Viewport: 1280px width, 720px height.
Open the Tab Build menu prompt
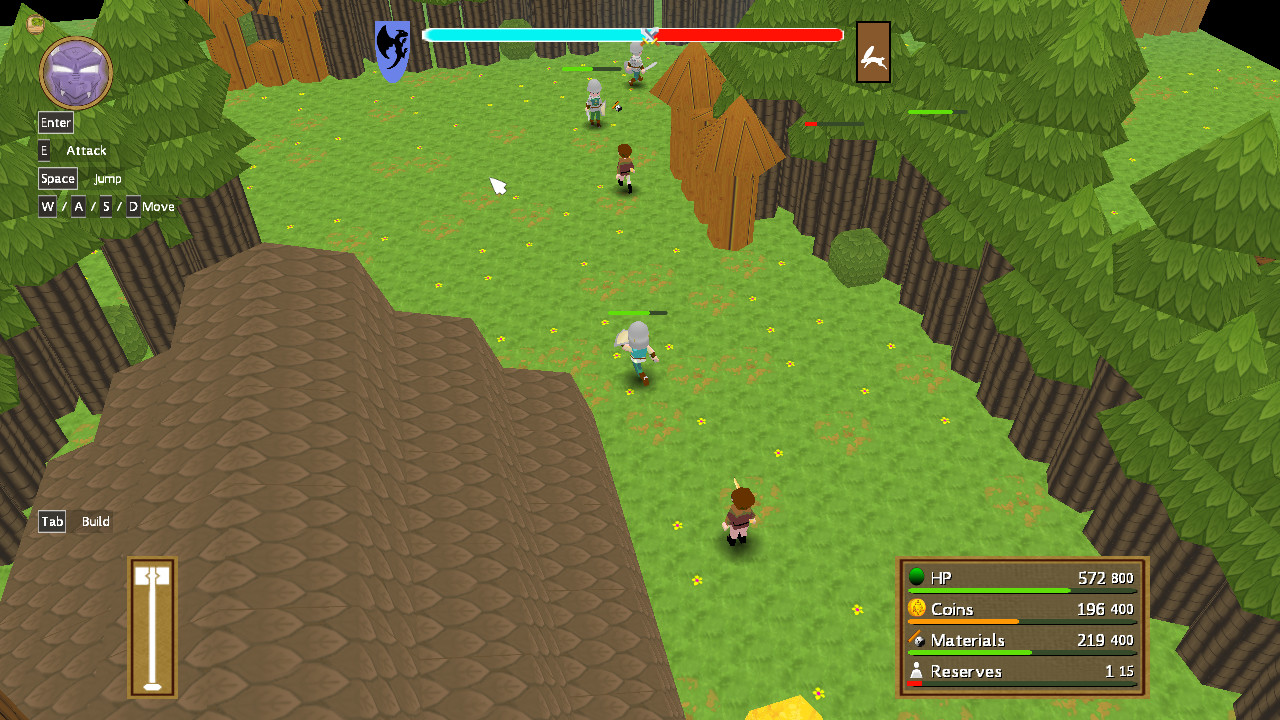[51, 521]
